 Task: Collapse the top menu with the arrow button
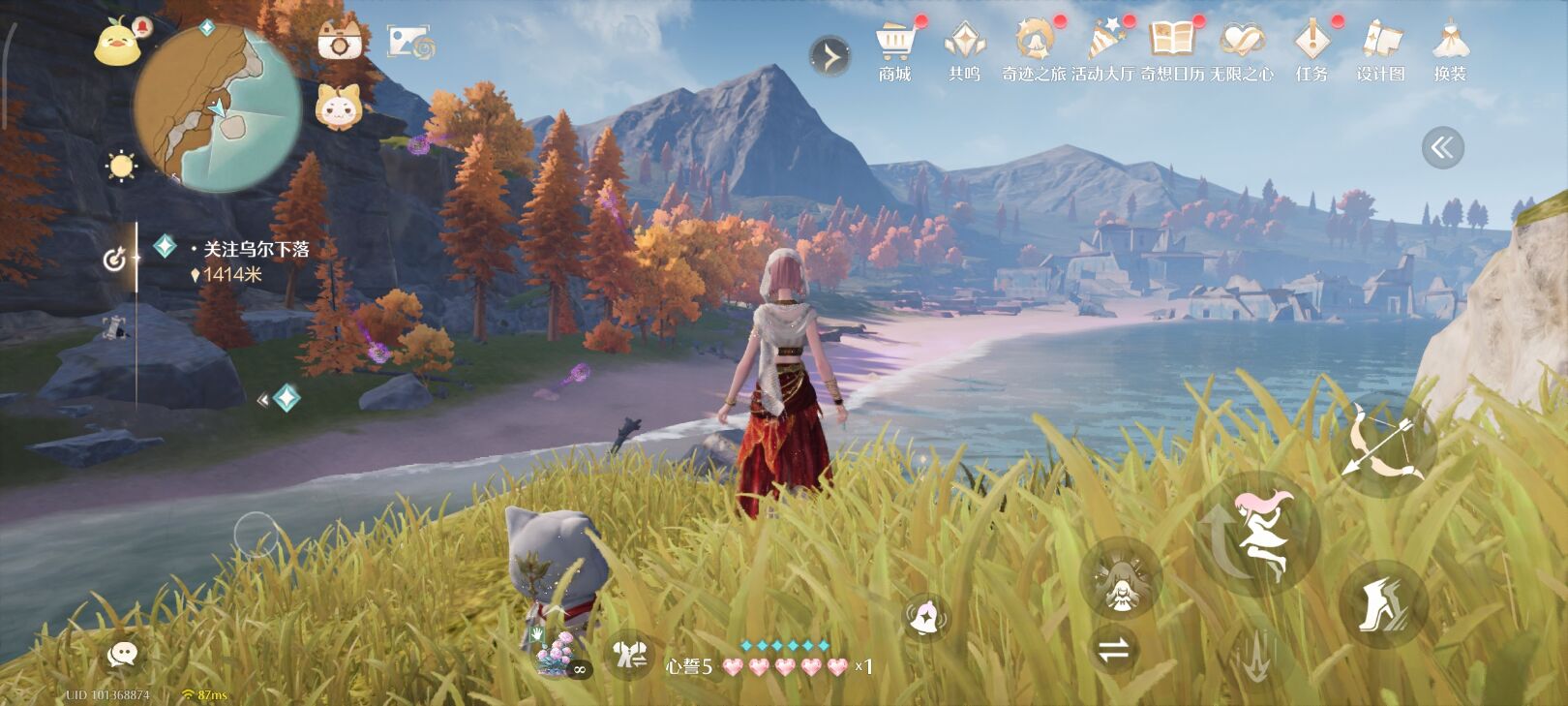click(x=829, y=57)
